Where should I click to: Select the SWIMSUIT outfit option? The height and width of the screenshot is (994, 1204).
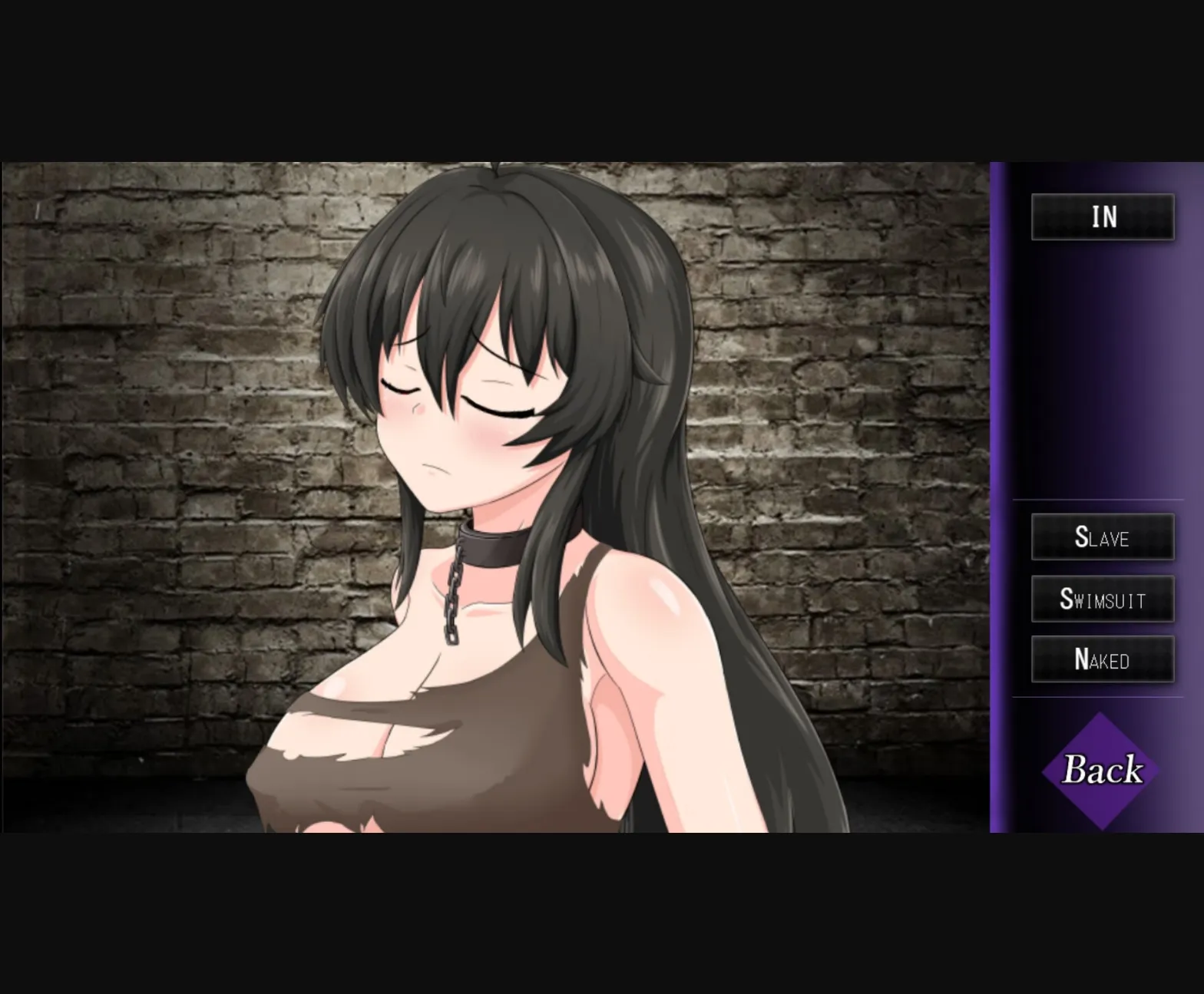(1102, 599)
